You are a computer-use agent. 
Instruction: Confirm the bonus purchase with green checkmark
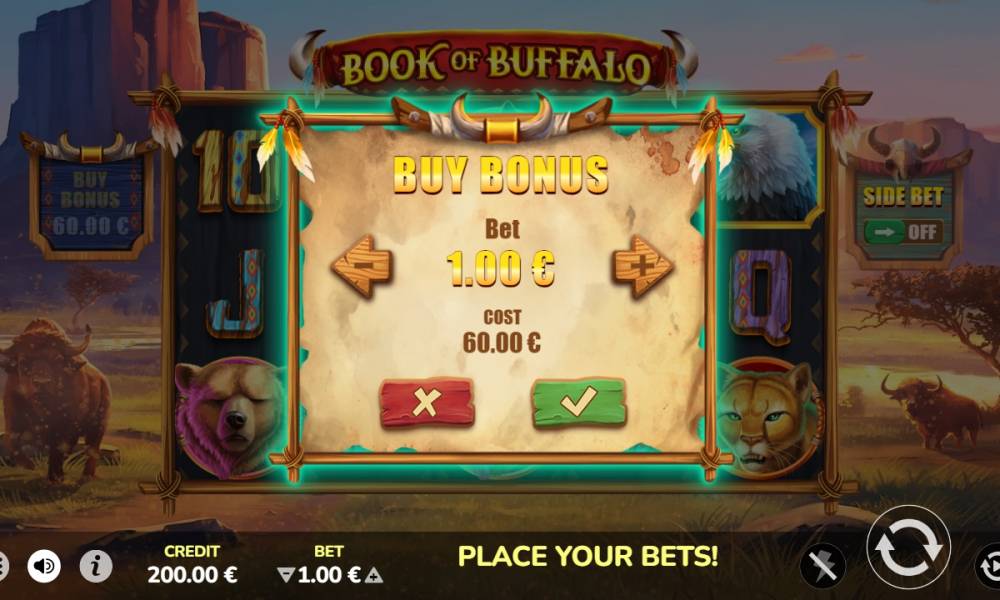pyautogui.click(x=578, y=402)
